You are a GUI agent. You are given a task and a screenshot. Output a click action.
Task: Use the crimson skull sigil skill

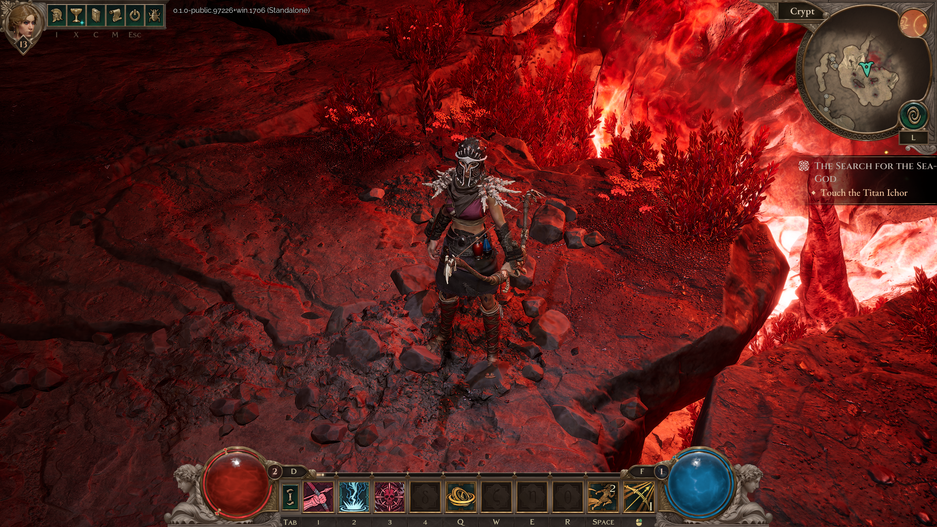click(389, 496)
